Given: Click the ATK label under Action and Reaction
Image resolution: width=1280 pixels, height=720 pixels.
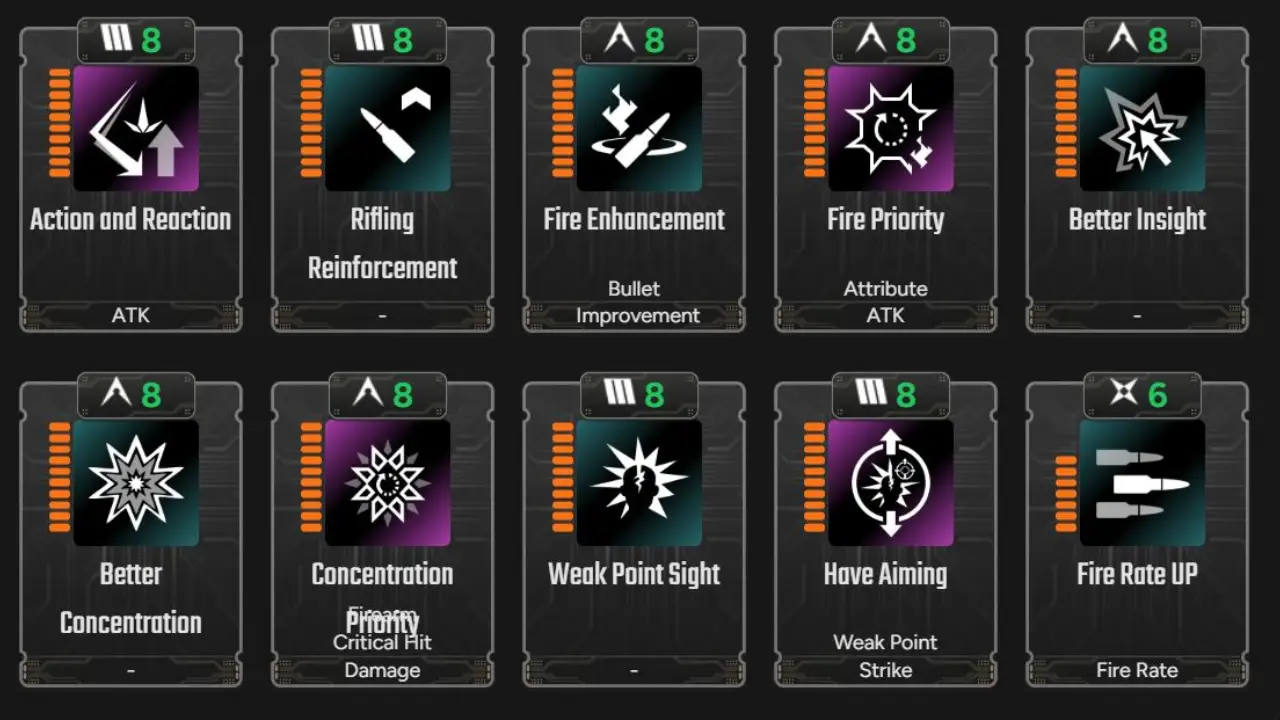Looking at the screenshot, I should pyautogui.click(x=130, y=315).
